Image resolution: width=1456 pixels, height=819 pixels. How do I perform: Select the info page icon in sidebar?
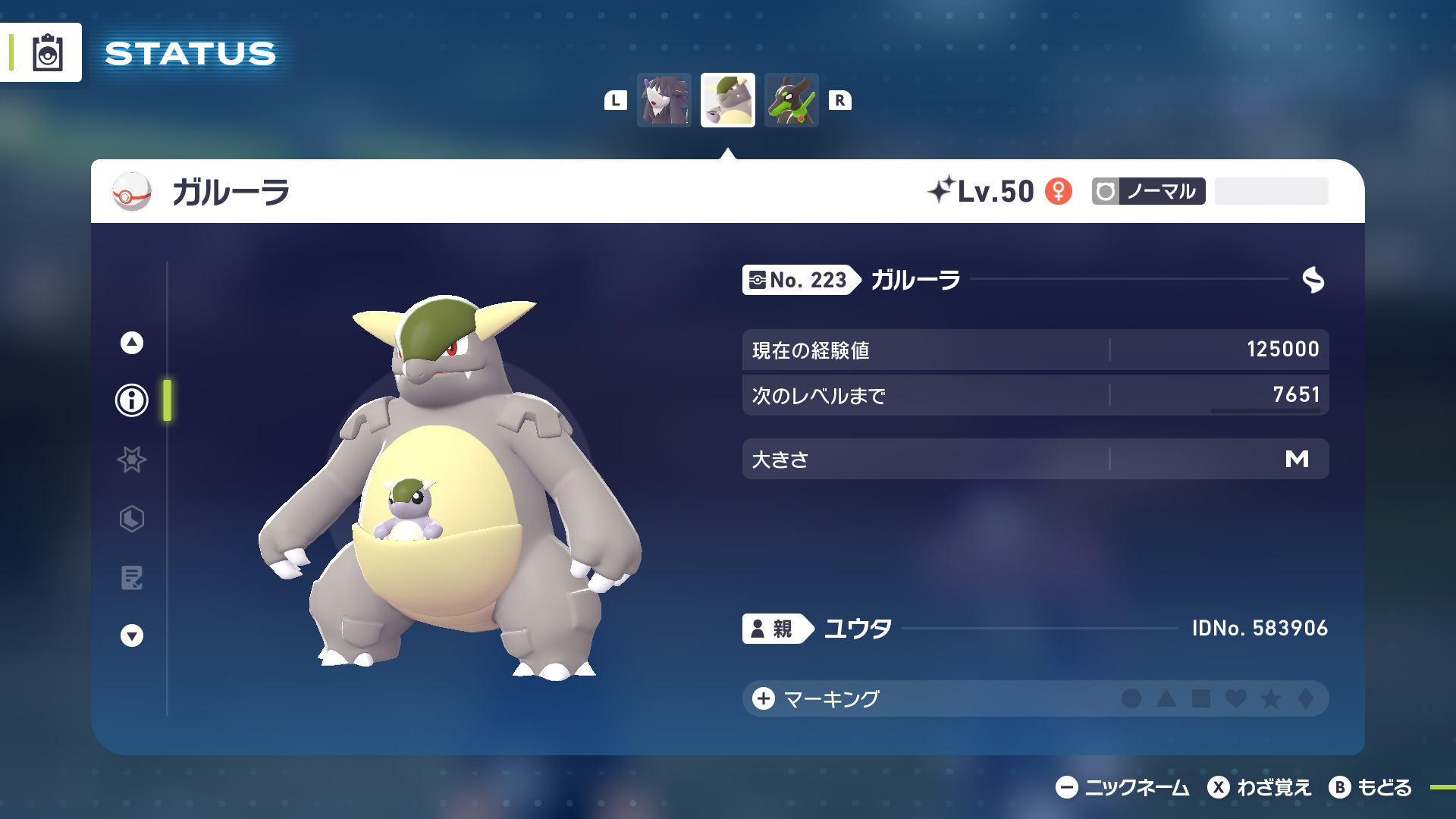pyautogui.click(x=131, y=400)
